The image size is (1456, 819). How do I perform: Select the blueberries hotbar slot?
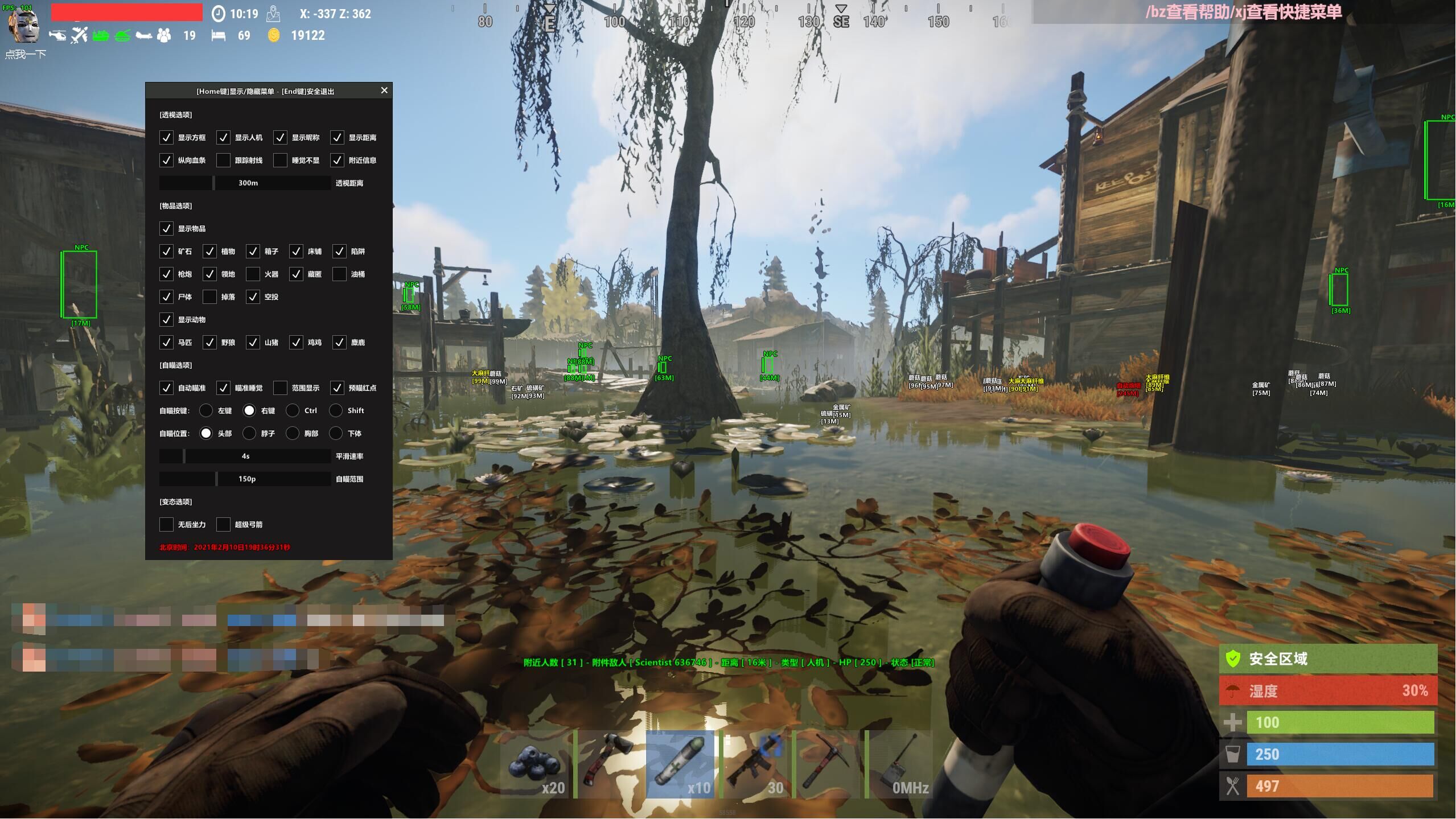535,764
